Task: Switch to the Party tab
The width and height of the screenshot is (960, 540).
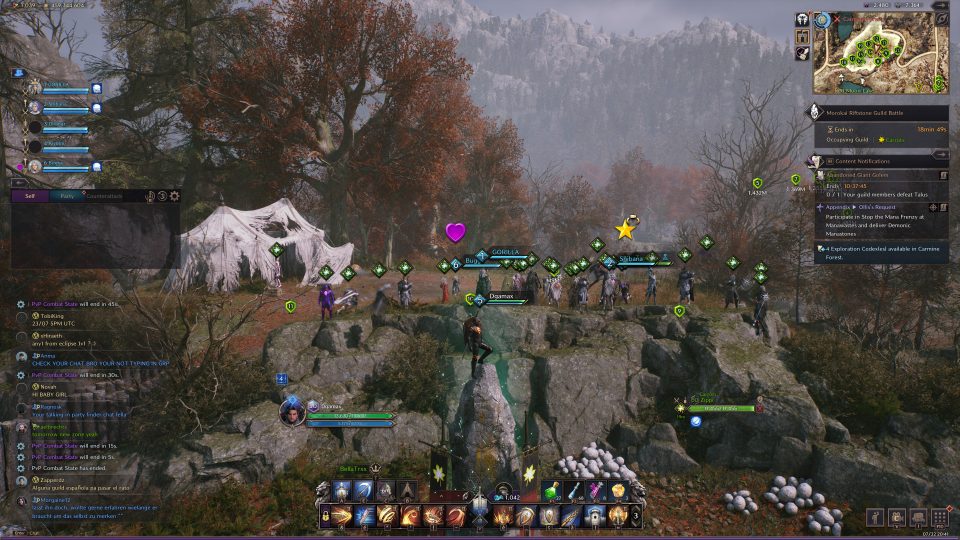Action: tap(67, 196)
